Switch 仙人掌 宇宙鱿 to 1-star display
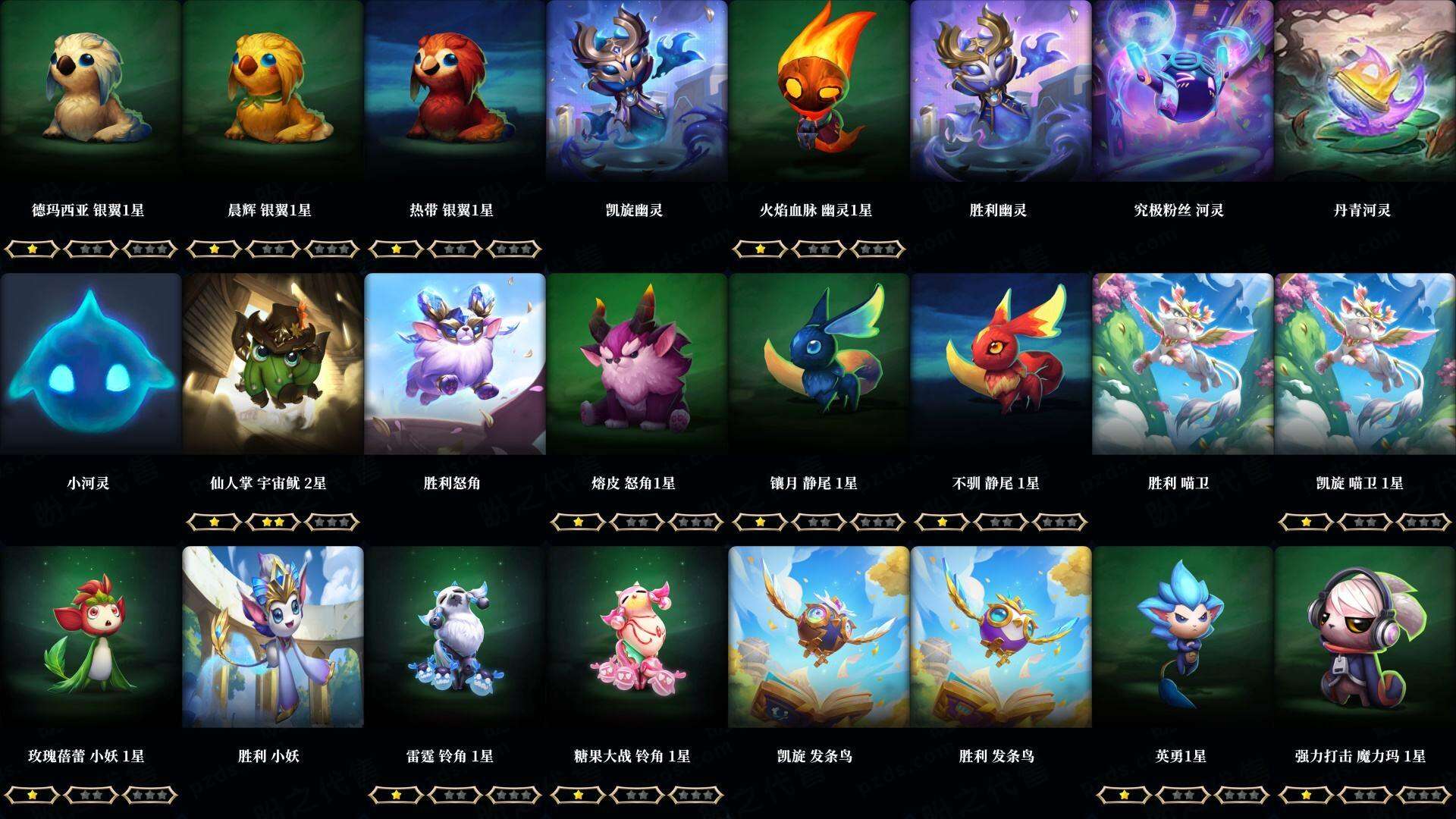The width and height of the screenshot is (1456, 819). (215, 522)
